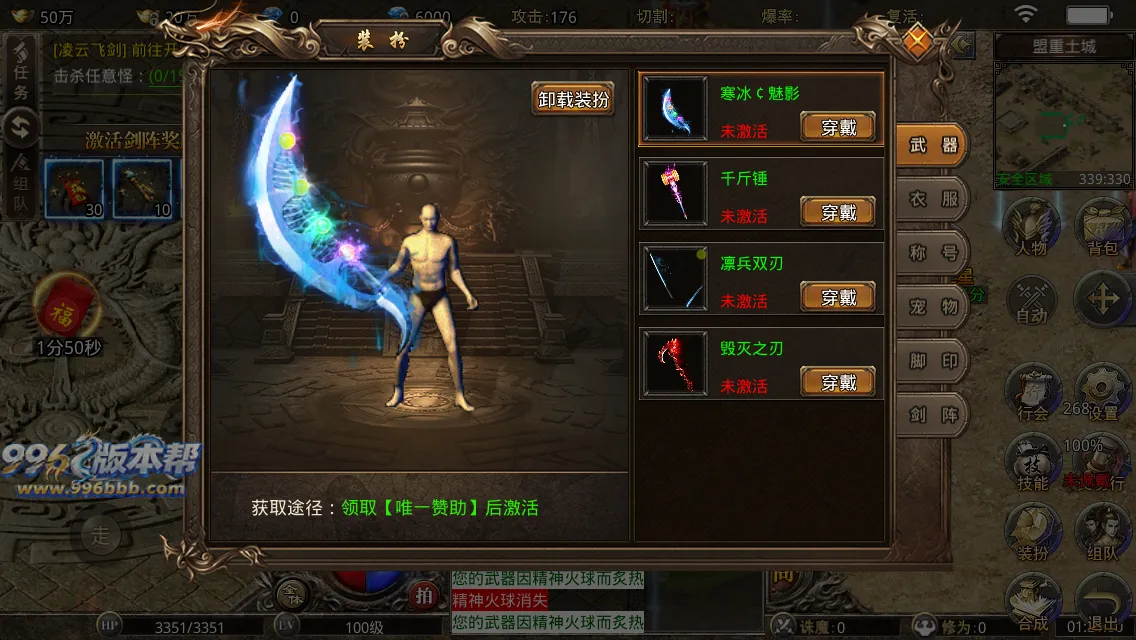Wear the 千斤锤 weapon skin

(838, 212)
